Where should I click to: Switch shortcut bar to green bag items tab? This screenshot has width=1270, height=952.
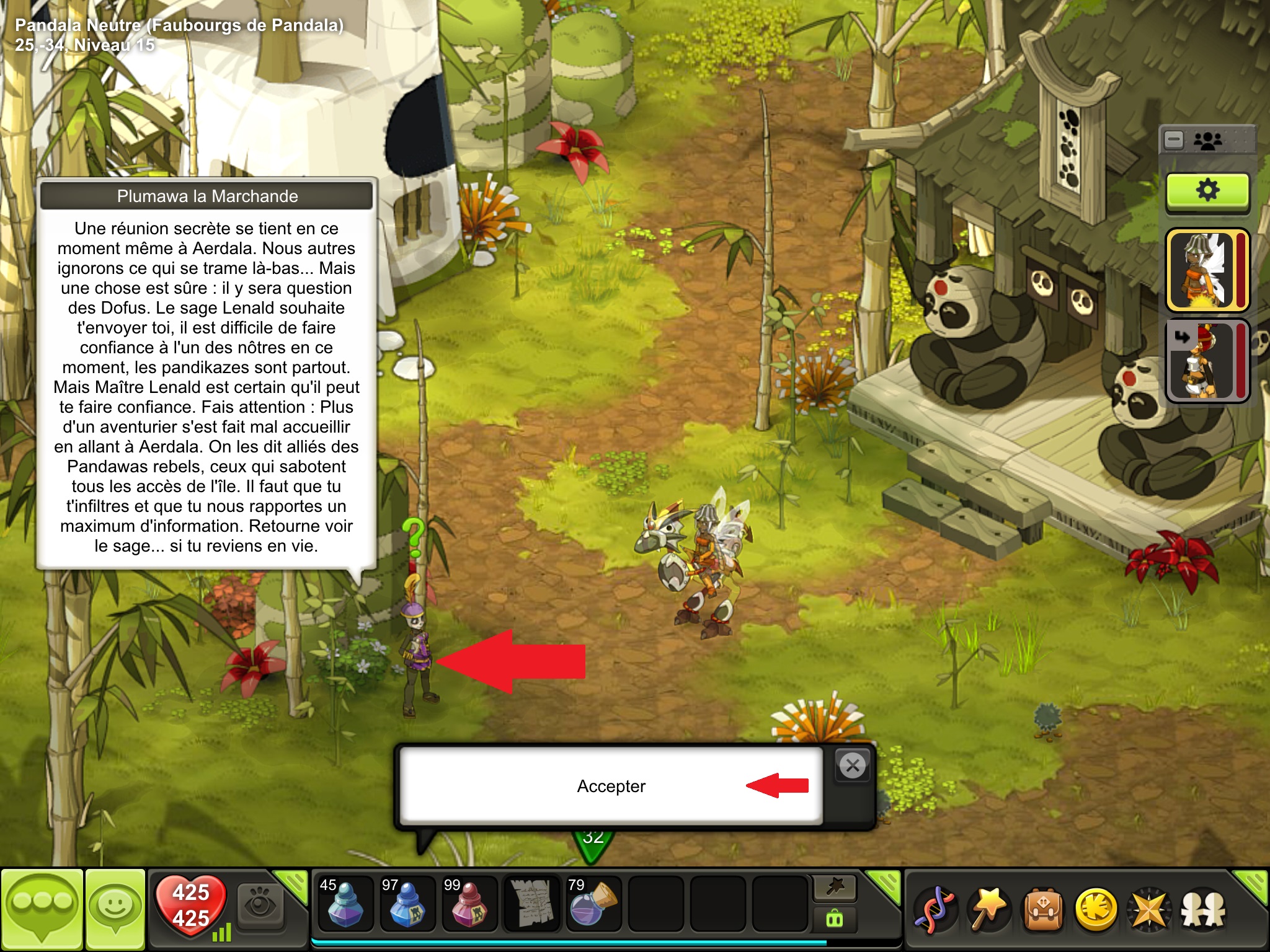[x=835, y=919]
